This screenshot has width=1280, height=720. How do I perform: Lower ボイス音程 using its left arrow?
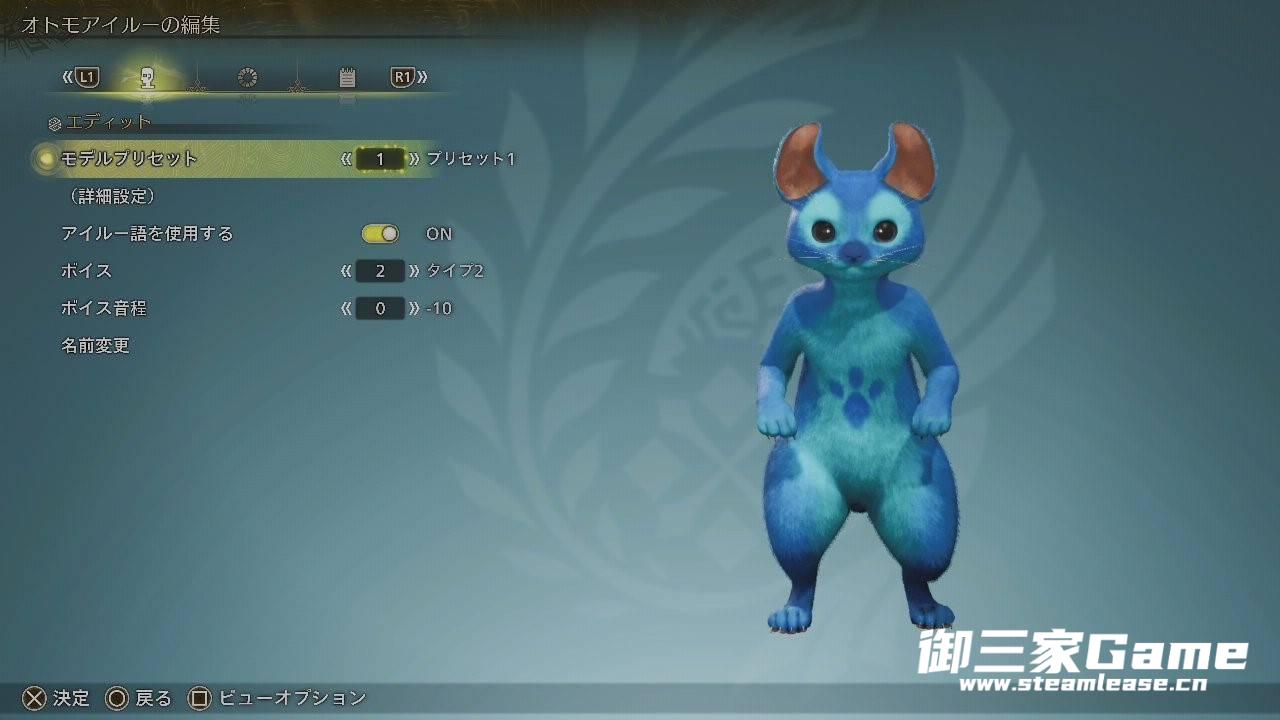coord(346,309)
